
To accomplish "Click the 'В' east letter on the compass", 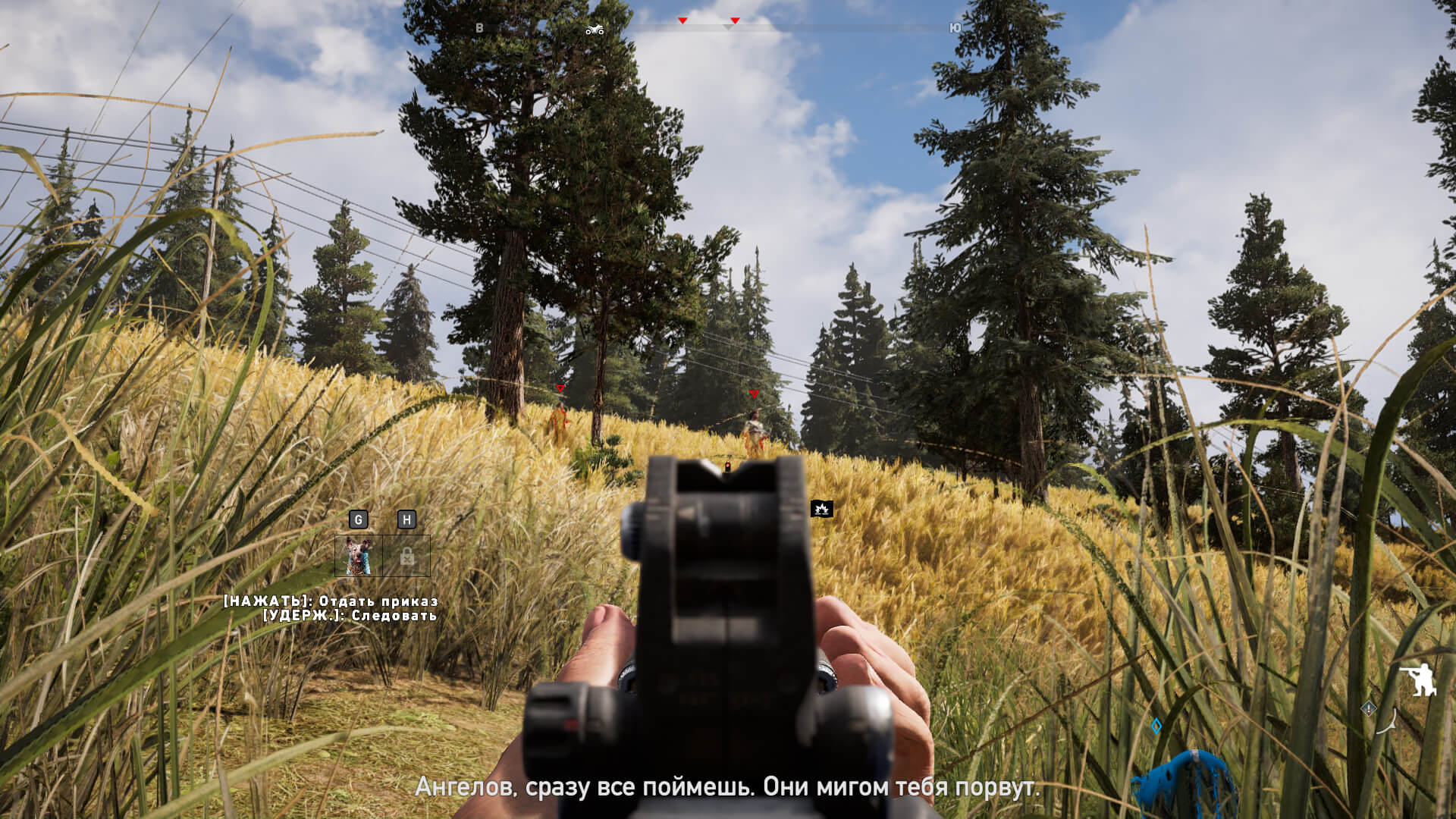I will tap(478, 27).
